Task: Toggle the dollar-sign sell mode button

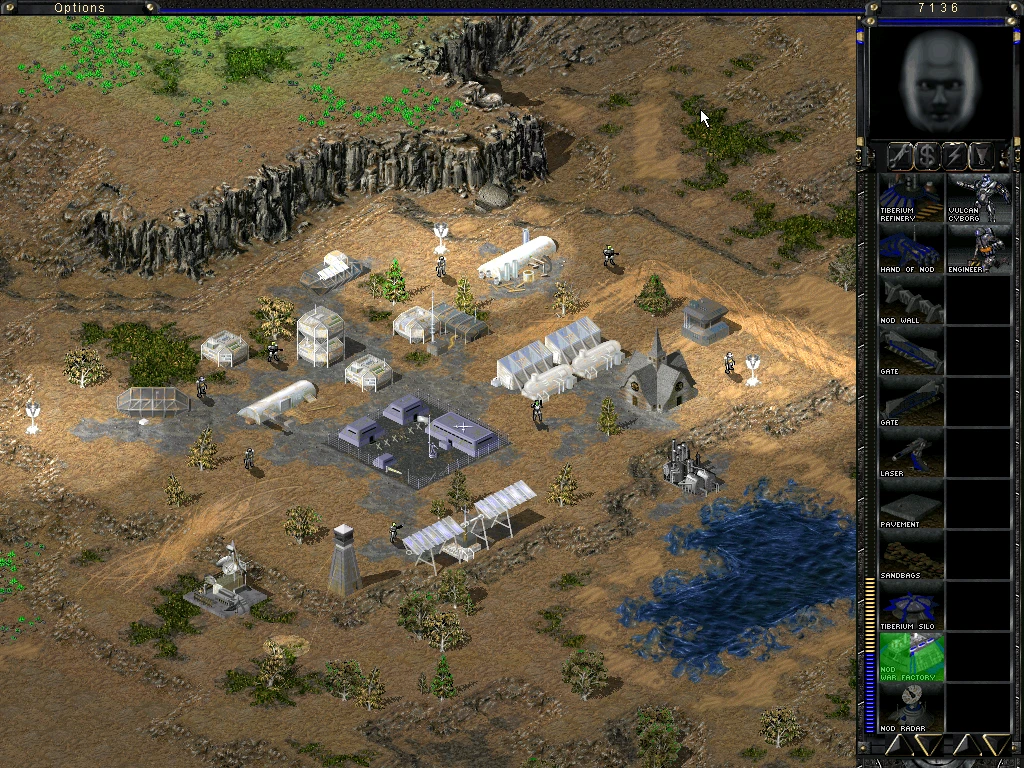Action: click(x=927, y=155)
